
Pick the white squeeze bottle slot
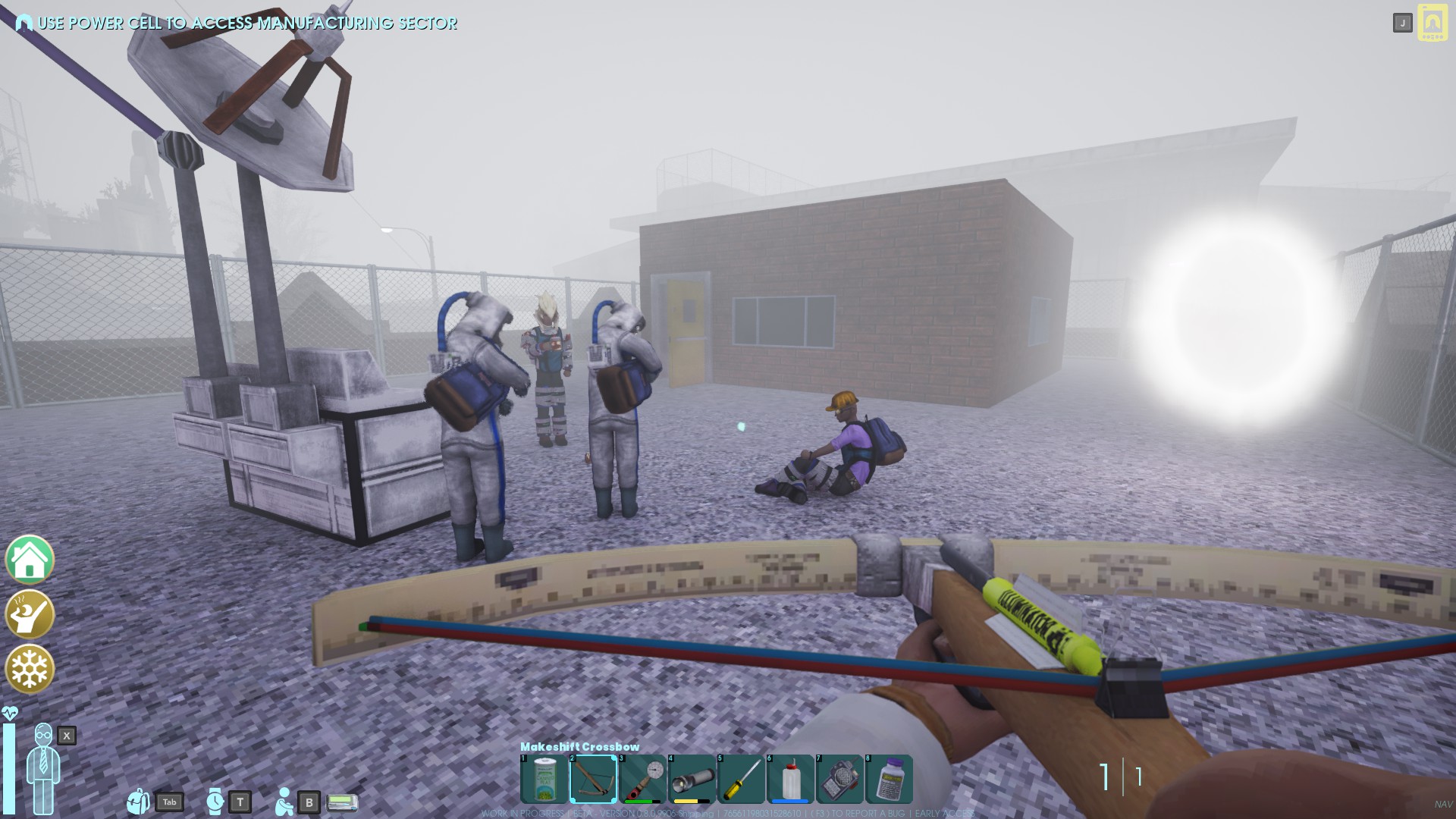pyautogui.click(x=790, y=779)
